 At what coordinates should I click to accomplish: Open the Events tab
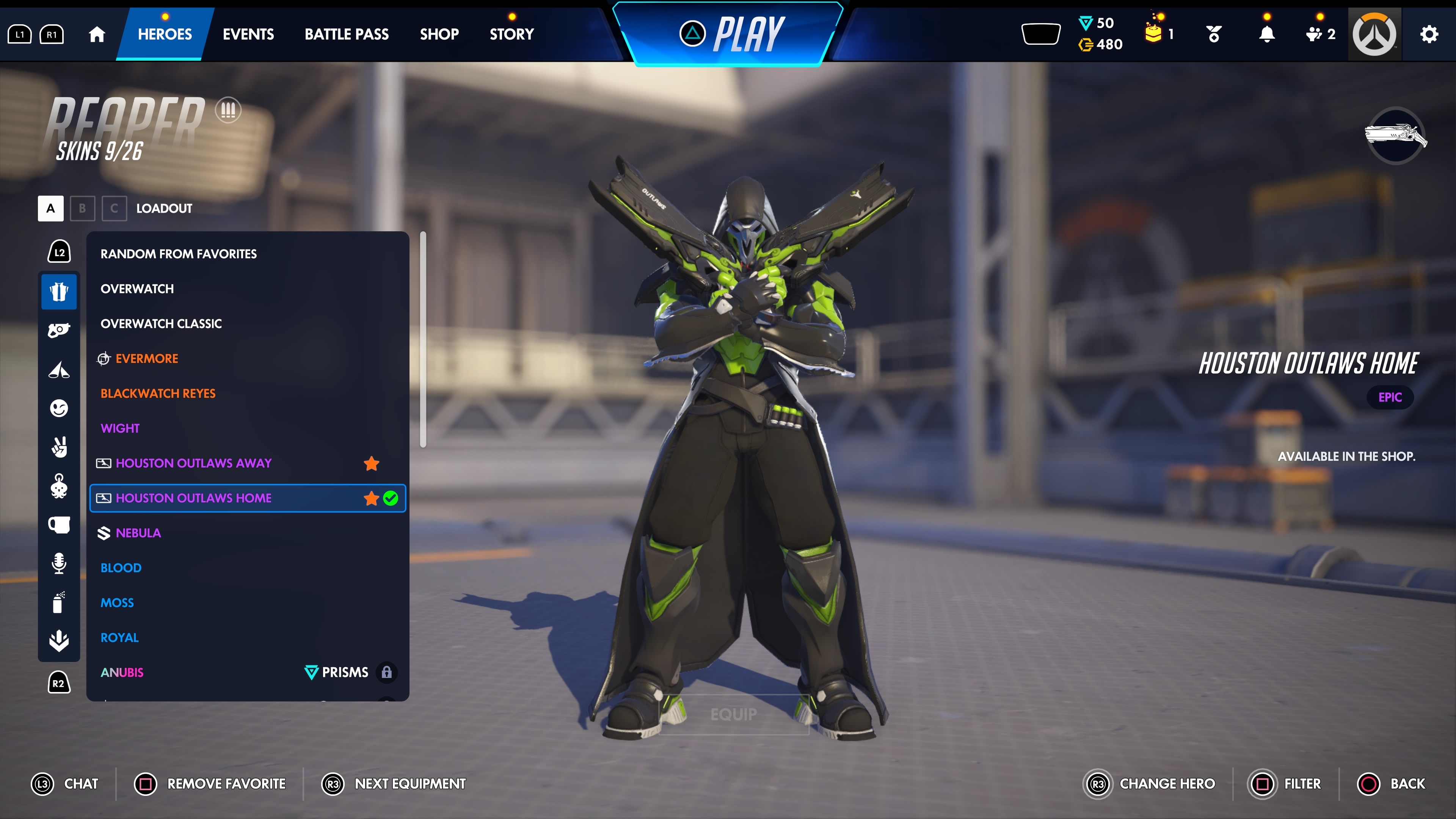pyautogui.click(x=248, y=35)
